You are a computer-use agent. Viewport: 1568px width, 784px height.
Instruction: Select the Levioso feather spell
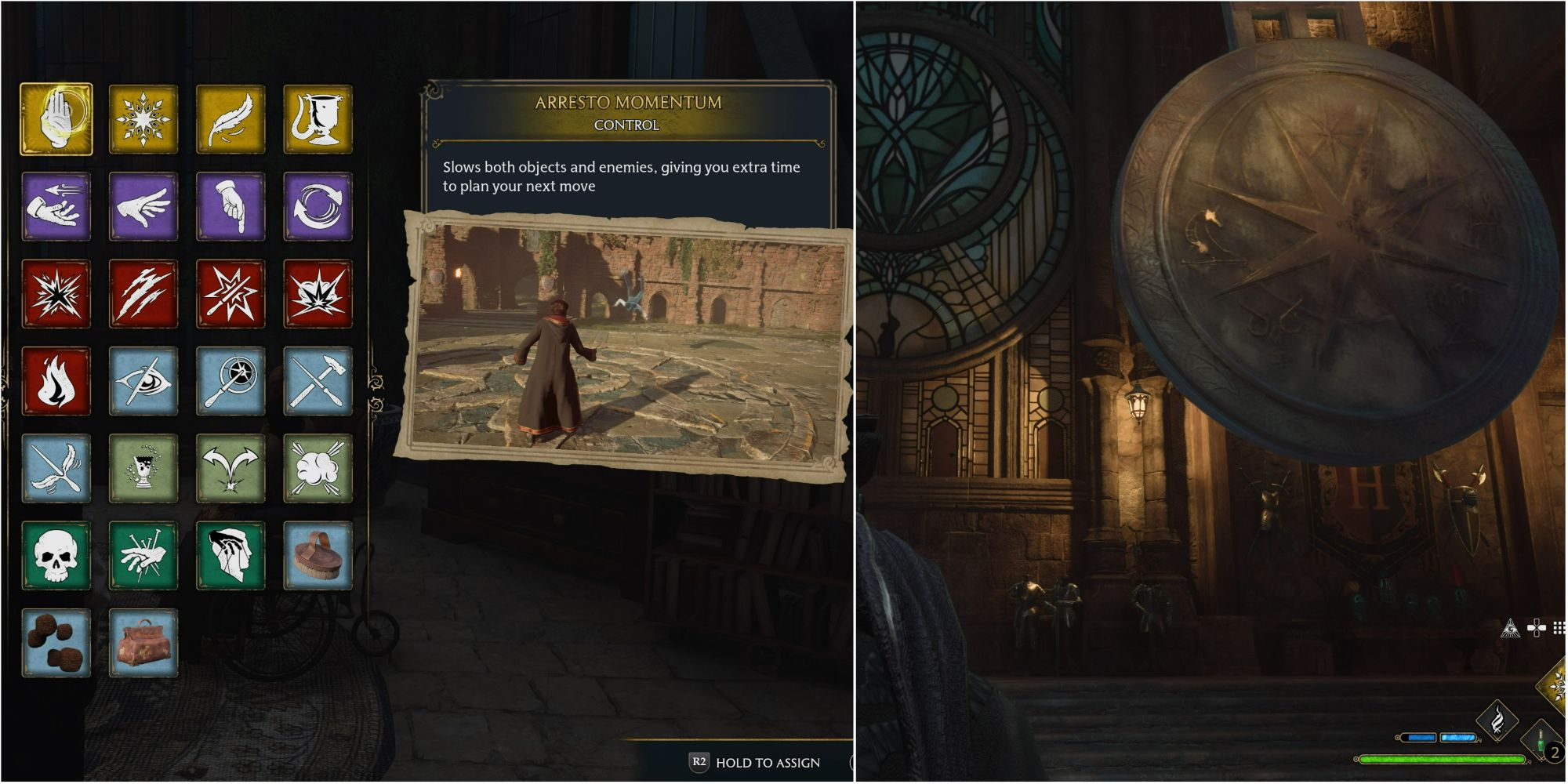click(232, 118)
